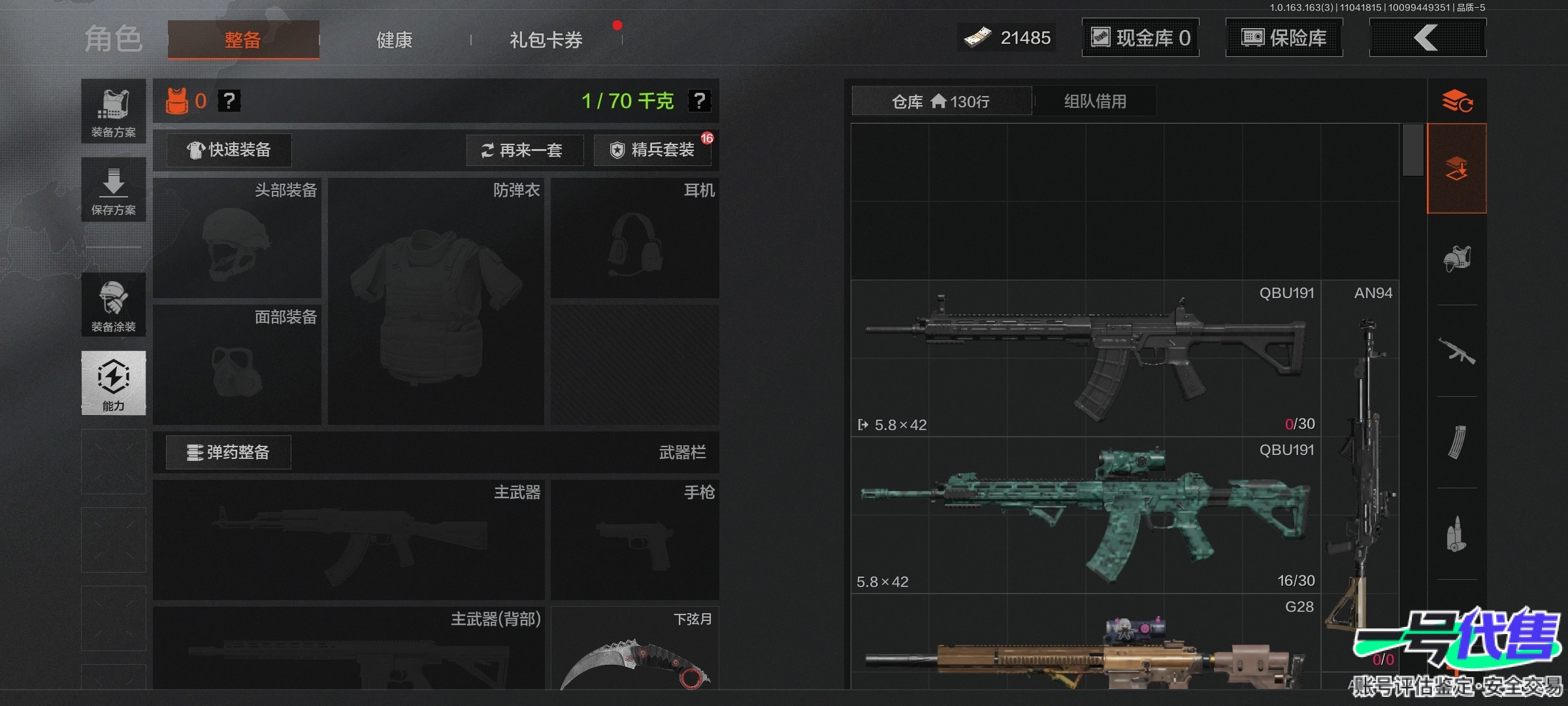
Task: Select the teal camo QBU191 rifle
Action: [1085, 516]
